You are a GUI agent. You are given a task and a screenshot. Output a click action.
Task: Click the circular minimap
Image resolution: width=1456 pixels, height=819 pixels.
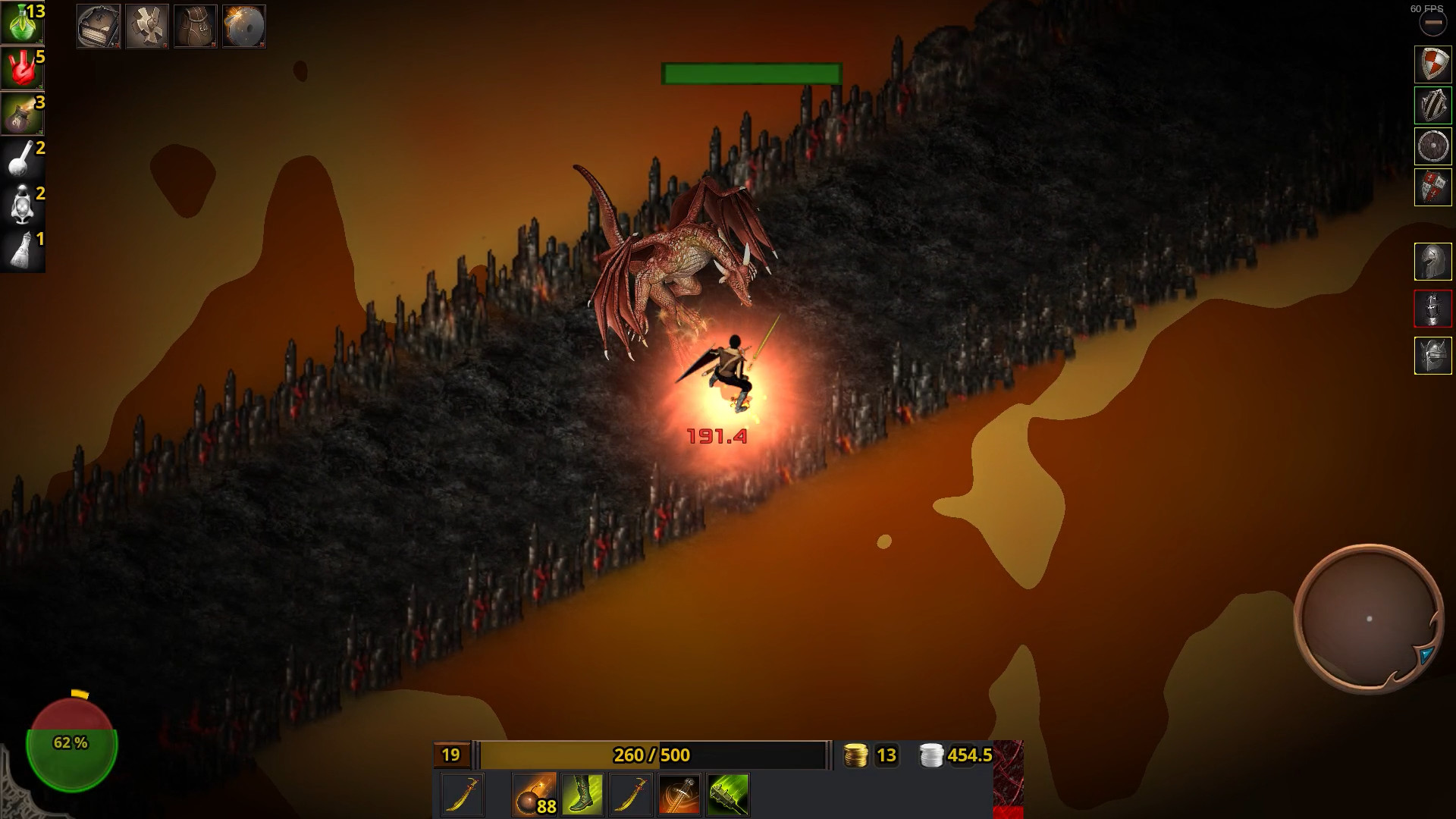[x=1368, y=618]
